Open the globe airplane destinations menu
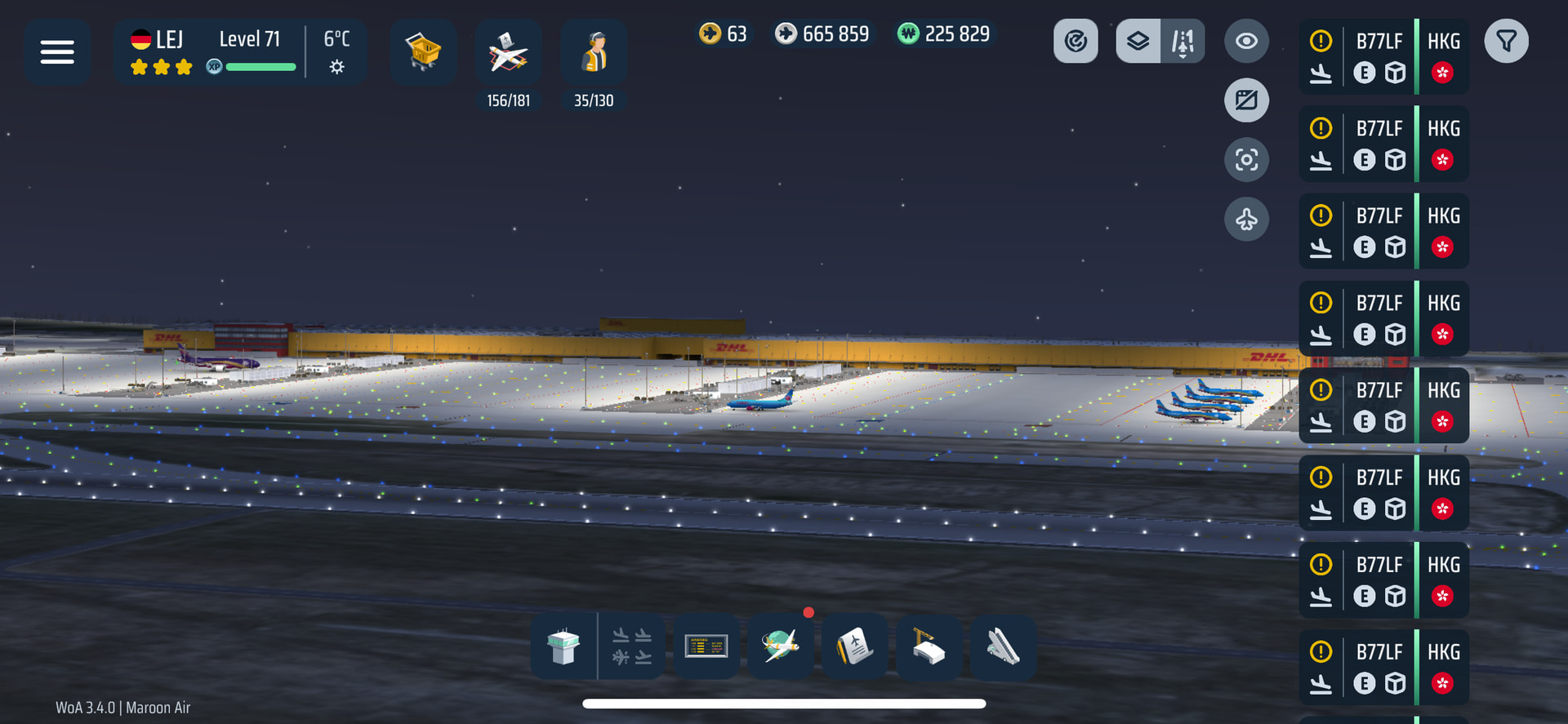This screenshot has height=724, width=1568. click(781, 646)
